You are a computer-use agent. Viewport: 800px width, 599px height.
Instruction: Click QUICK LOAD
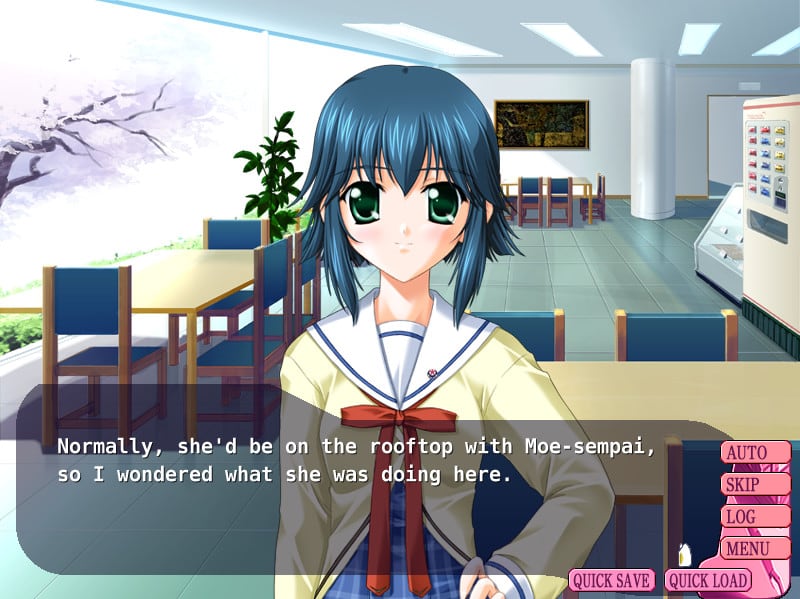pos(708,580)
